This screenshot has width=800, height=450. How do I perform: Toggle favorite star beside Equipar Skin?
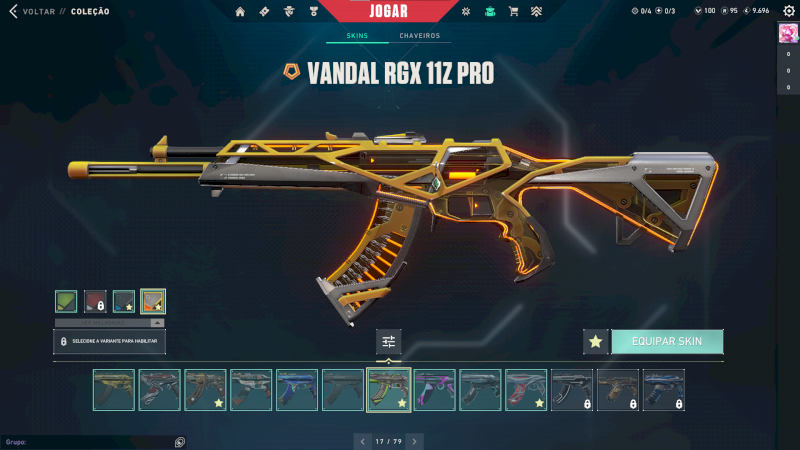(x=596, y=341)
